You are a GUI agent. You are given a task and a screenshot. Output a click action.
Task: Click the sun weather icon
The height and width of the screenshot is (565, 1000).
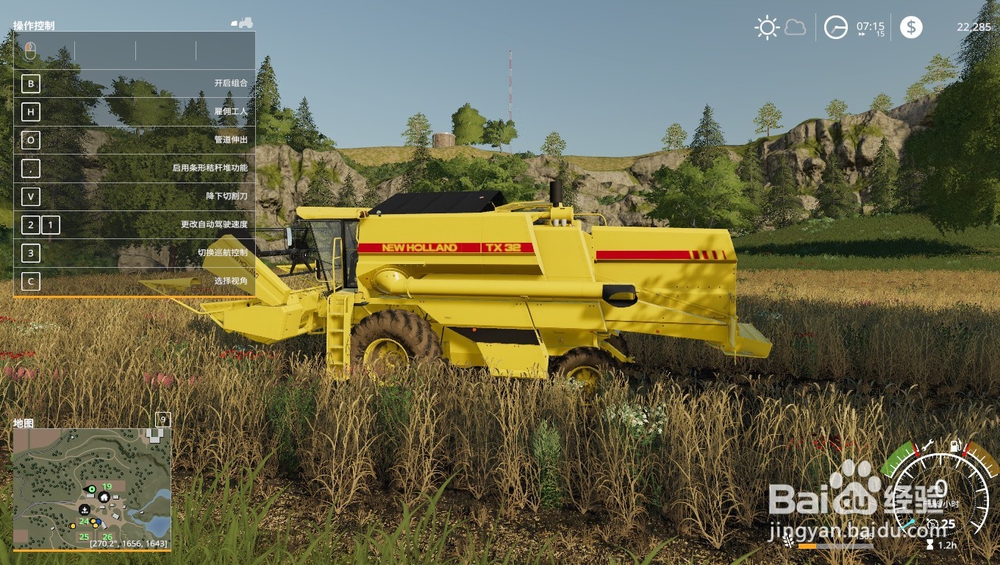point(767,27)
